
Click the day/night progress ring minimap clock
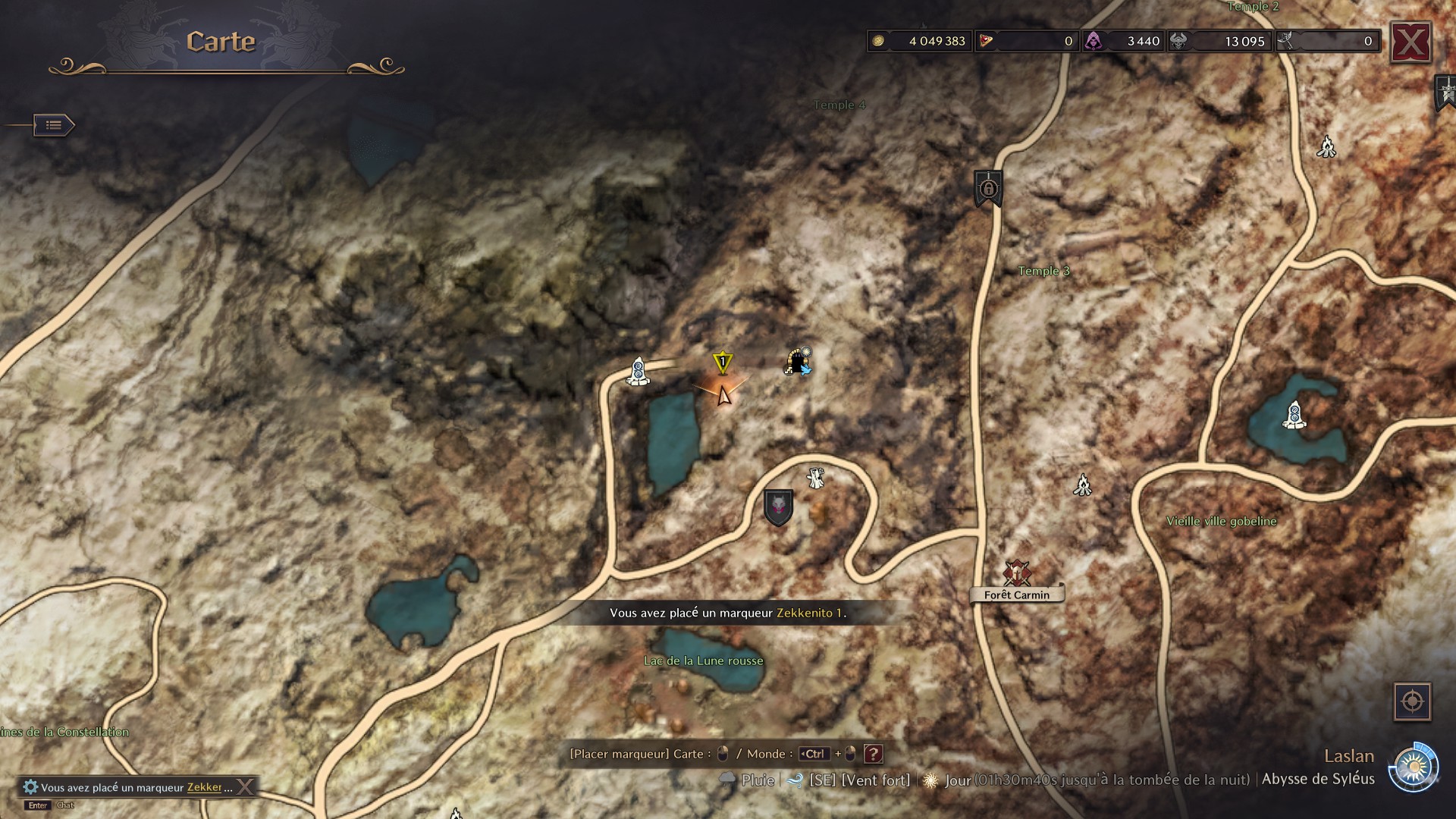[x=1415, y=767]
